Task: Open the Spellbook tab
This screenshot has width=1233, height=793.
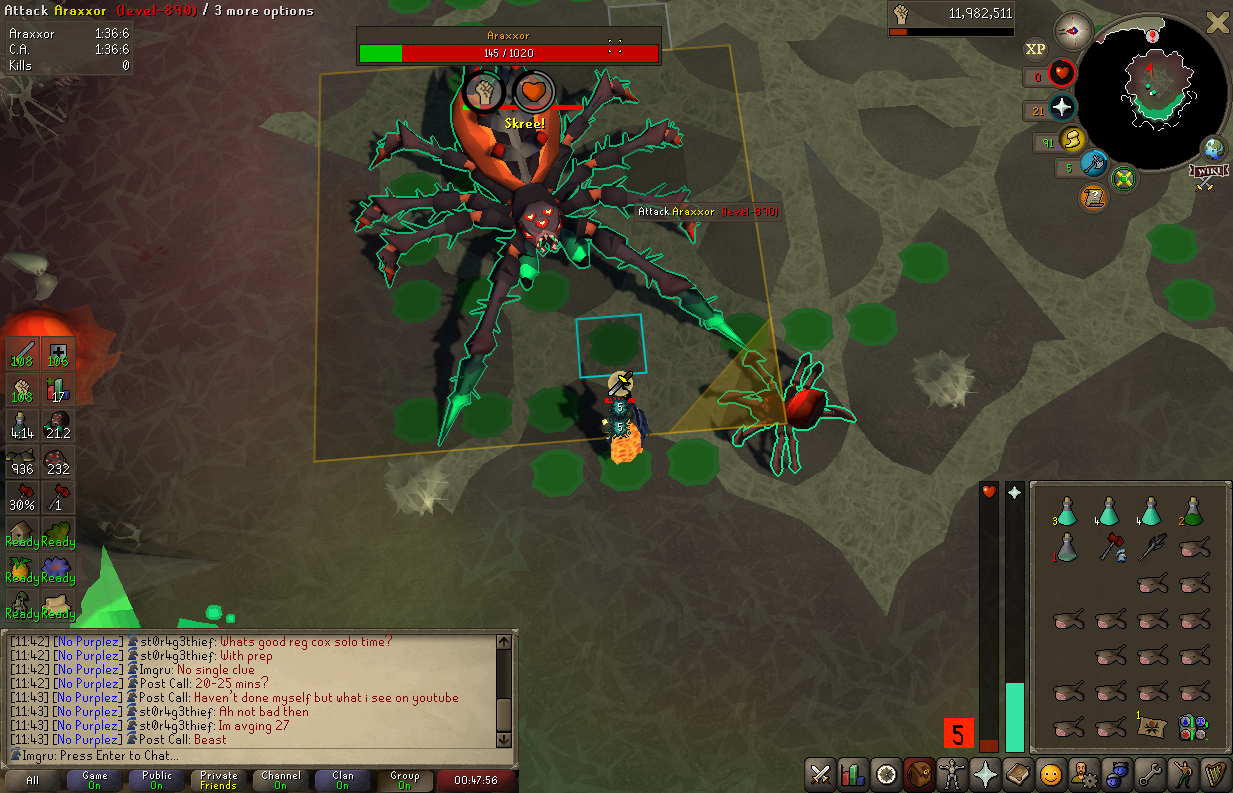Action: point(1018,773)
